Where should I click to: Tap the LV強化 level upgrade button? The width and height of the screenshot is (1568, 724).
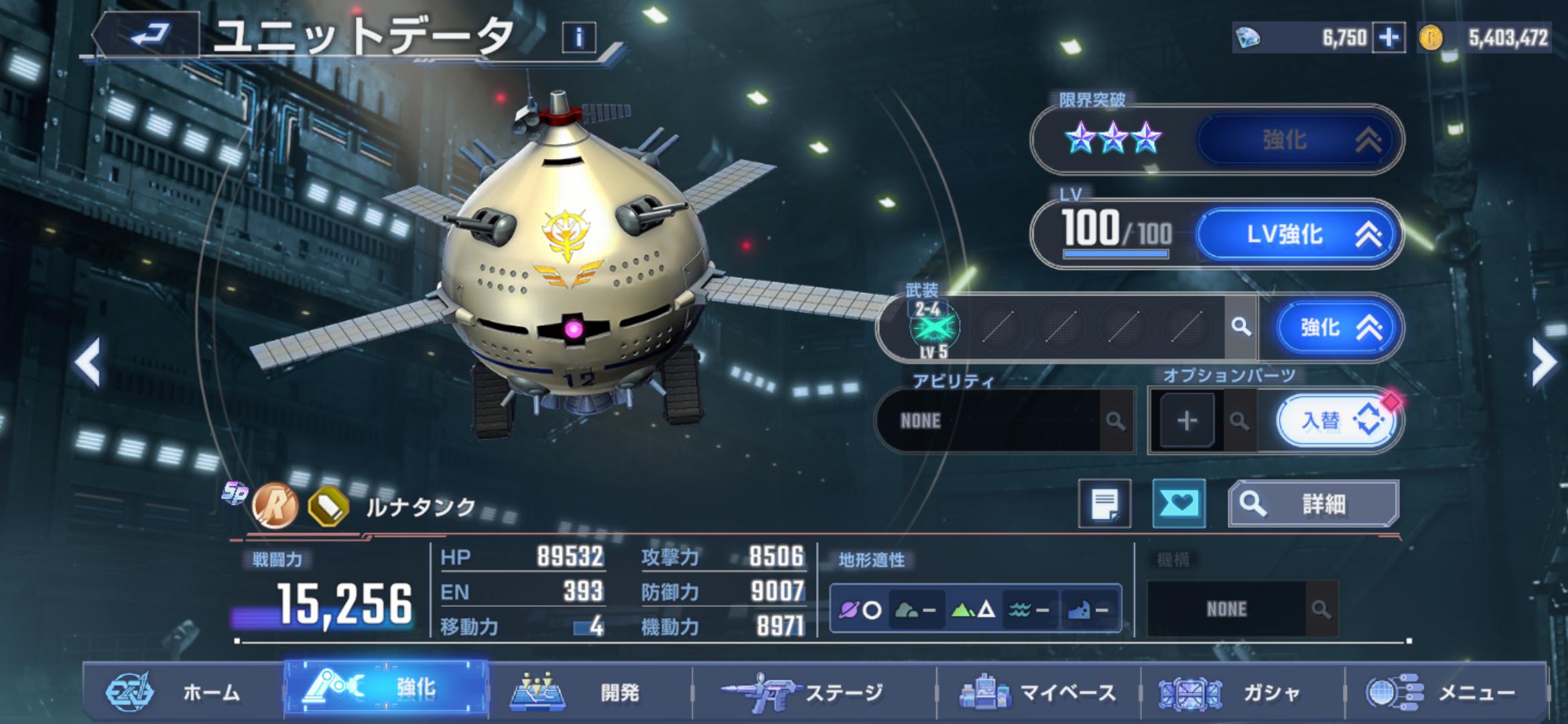tap(1297, 234)
